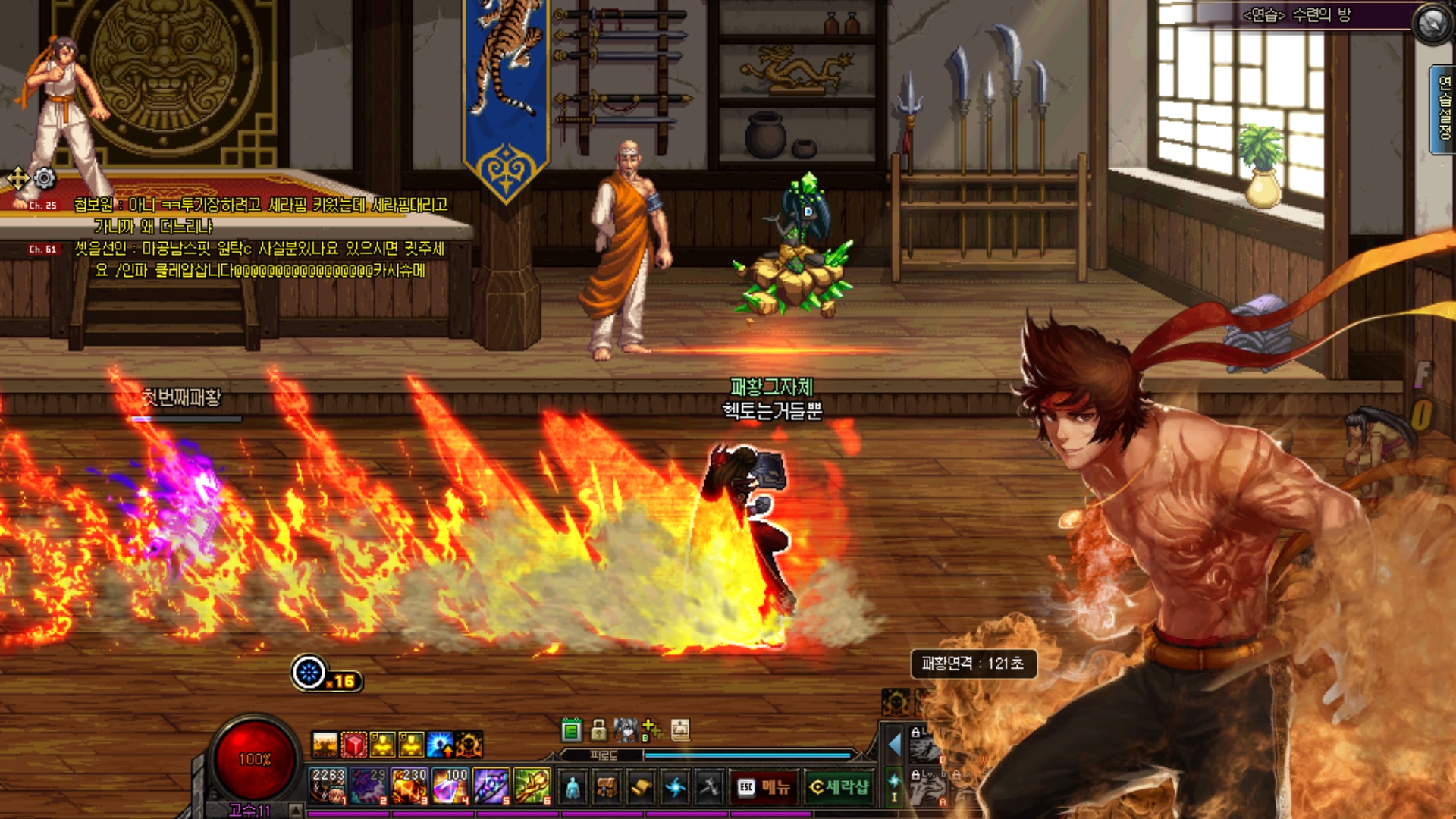
Task: Use the purple item in quick slot 2
Action: pos(369,785)
